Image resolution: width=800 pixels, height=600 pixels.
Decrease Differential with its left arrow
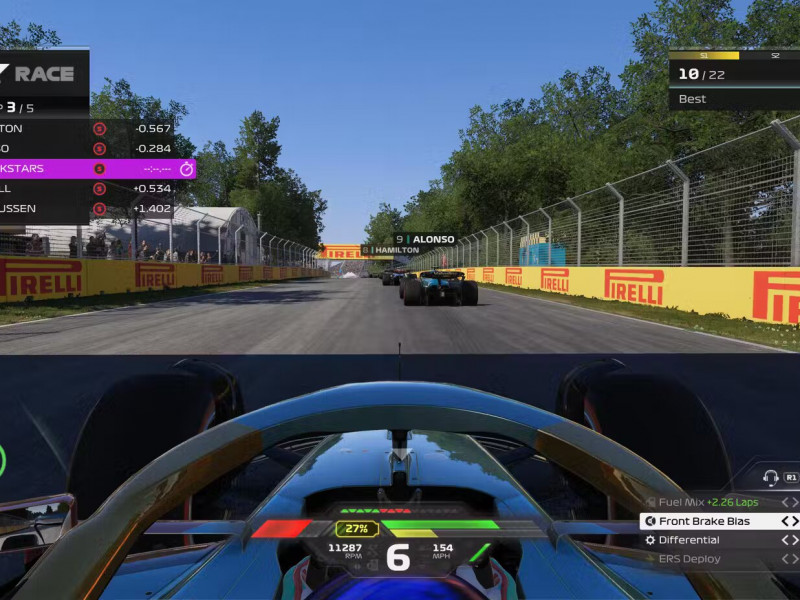(785, 540)
